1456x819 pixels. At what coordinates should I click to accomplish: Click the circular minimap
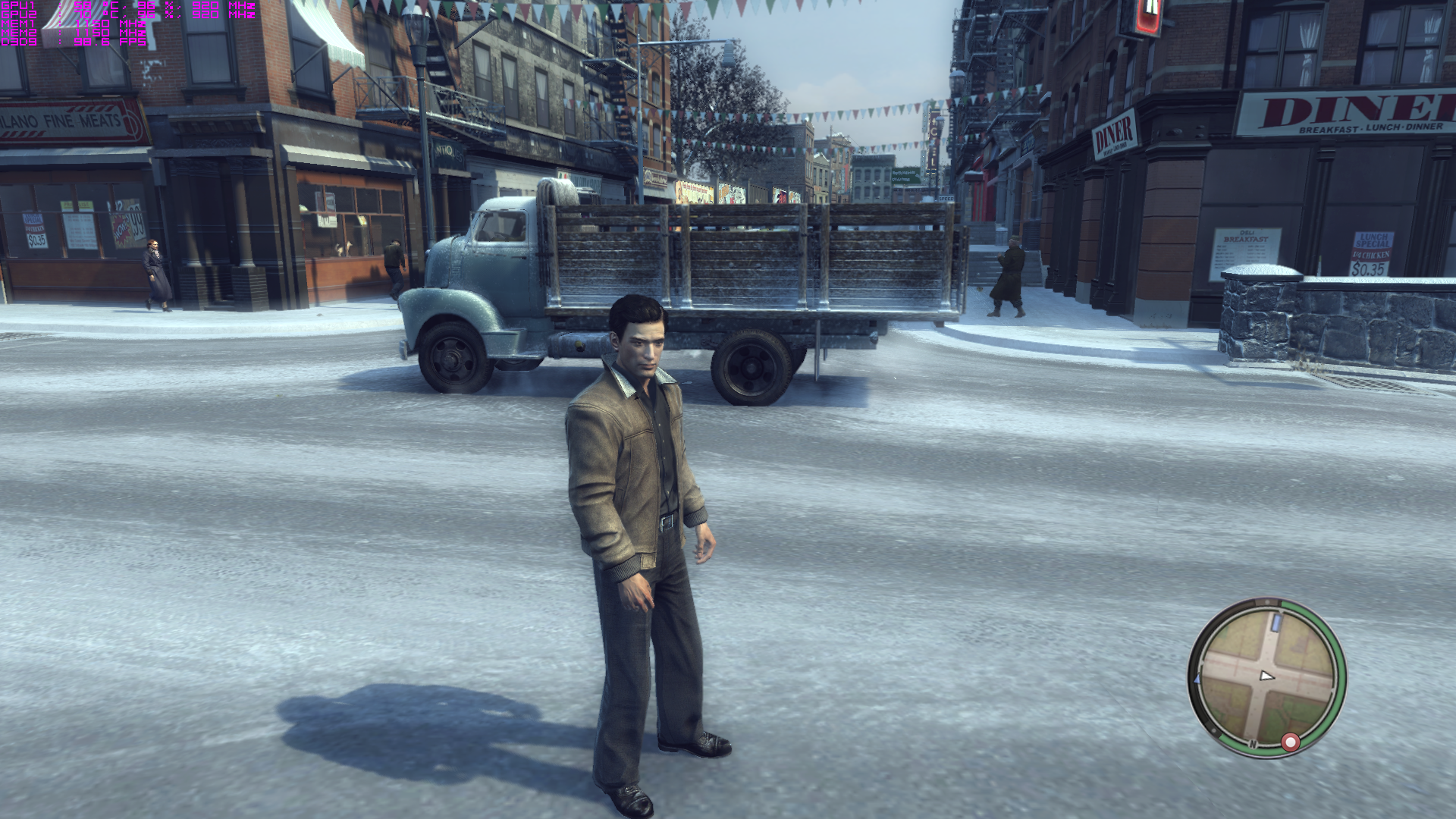coord(1266,677)
